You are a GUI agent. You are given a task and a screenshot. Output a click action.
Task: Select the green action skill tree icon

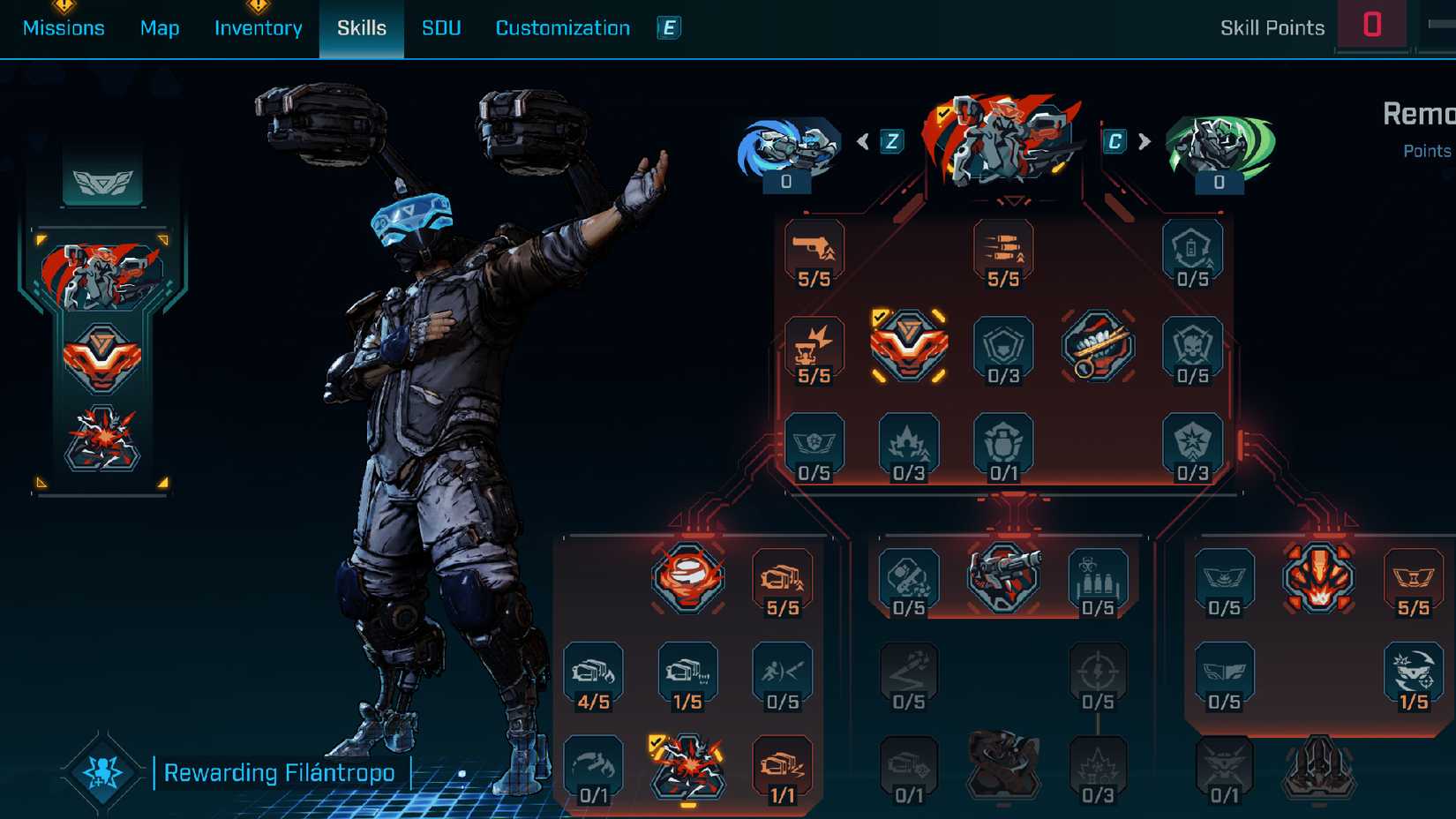[x=1220, y=146]
